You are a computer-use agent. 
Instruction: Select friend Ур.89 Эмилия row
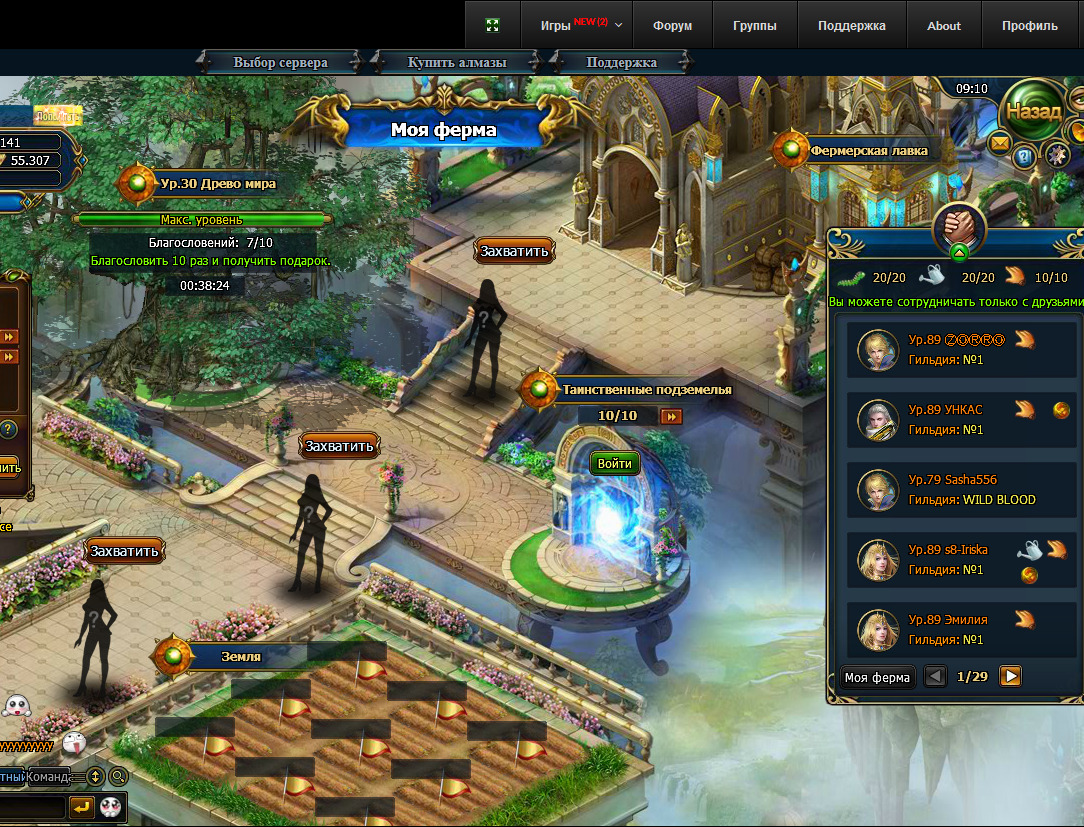click(x=961, y=630)
